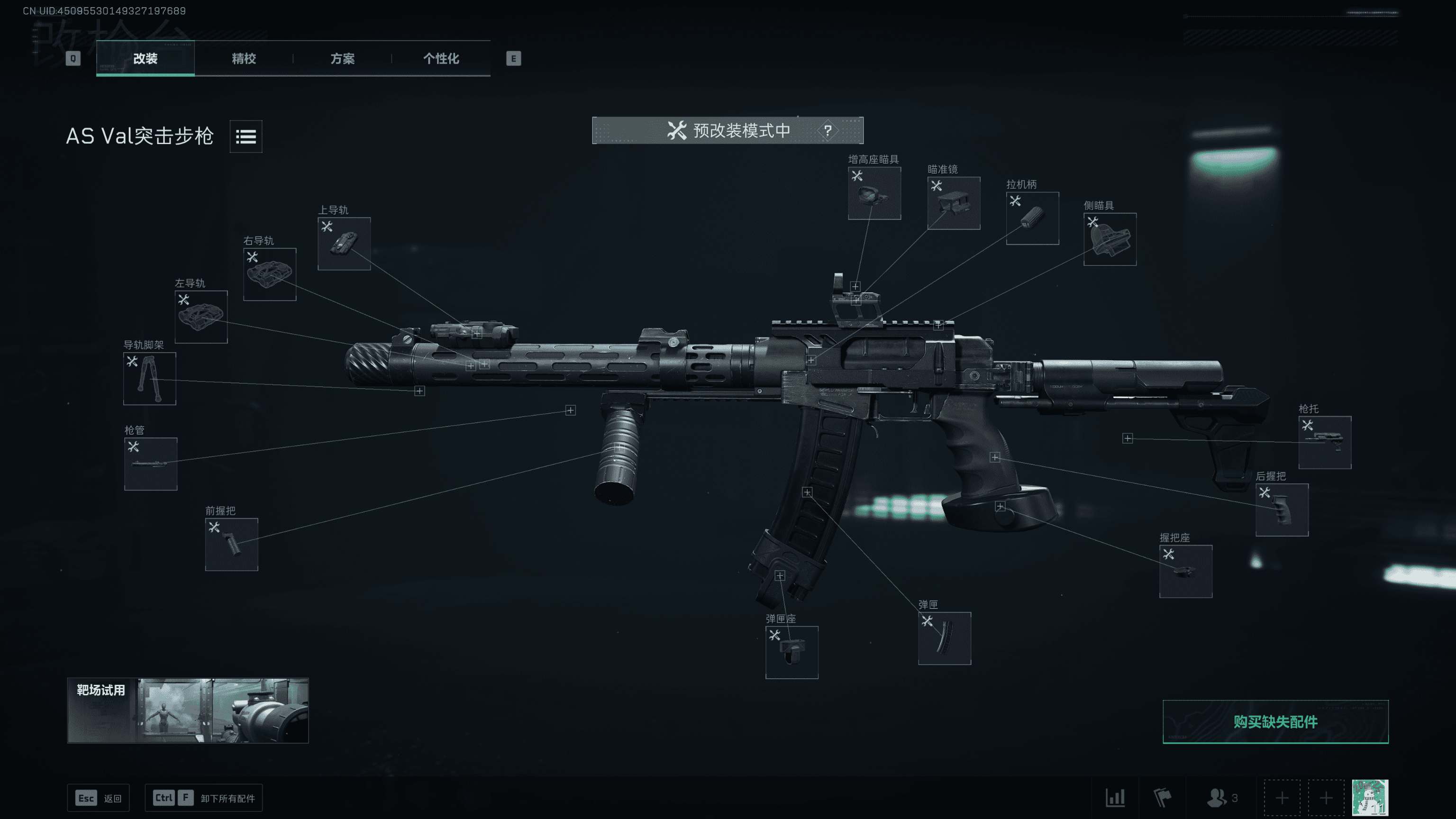Open the 枪管 barrel slot
The image size is (1456, 819).
point(150,464)
